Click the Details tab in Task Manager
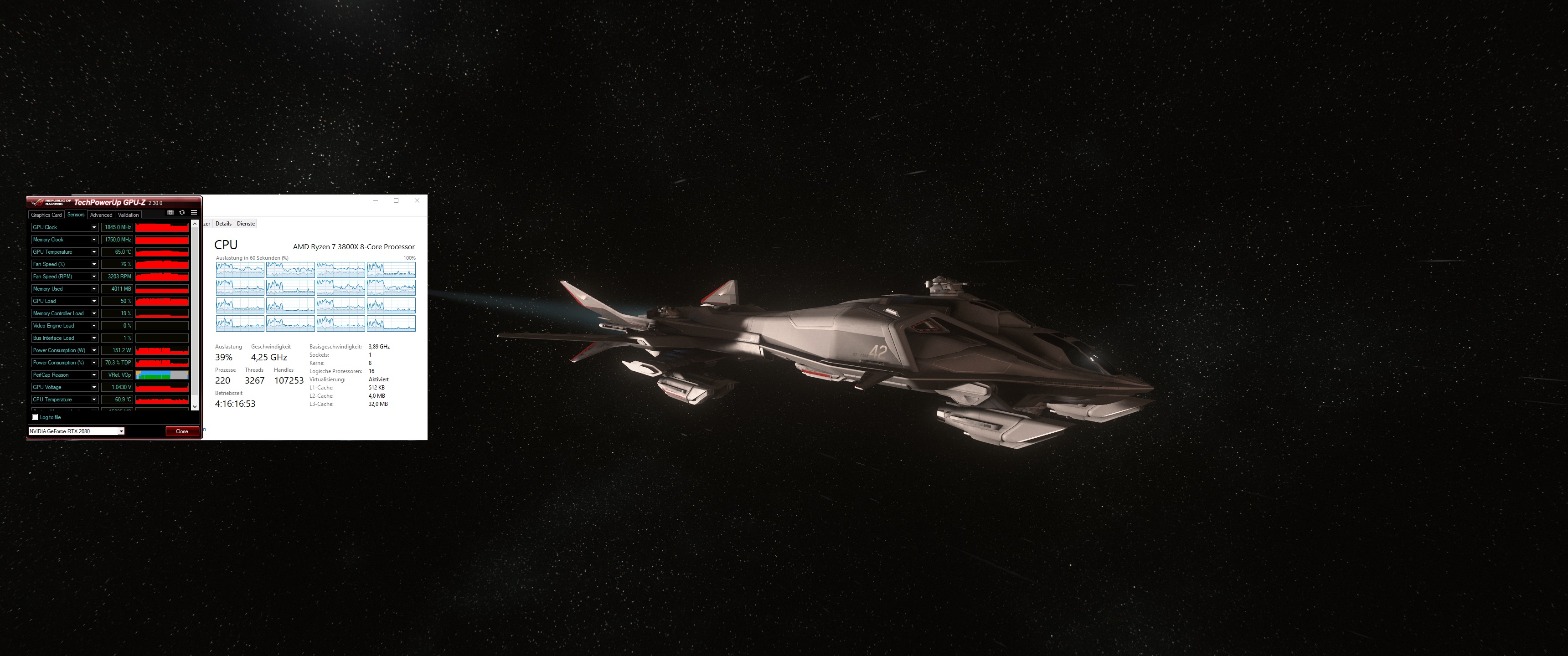Screen dimensions: 1568x656 223,223
